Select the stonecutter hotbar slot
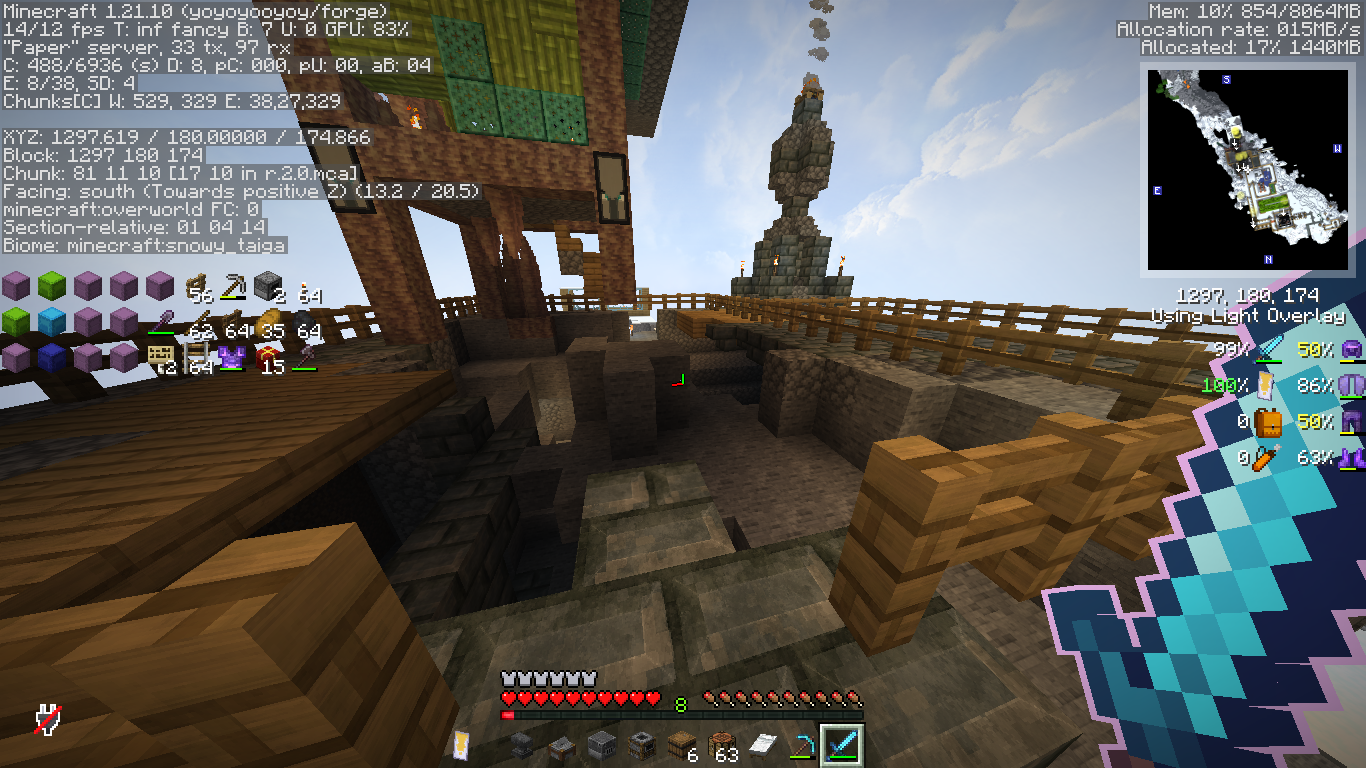1366x768 pixels. click(x=561, y=746)
